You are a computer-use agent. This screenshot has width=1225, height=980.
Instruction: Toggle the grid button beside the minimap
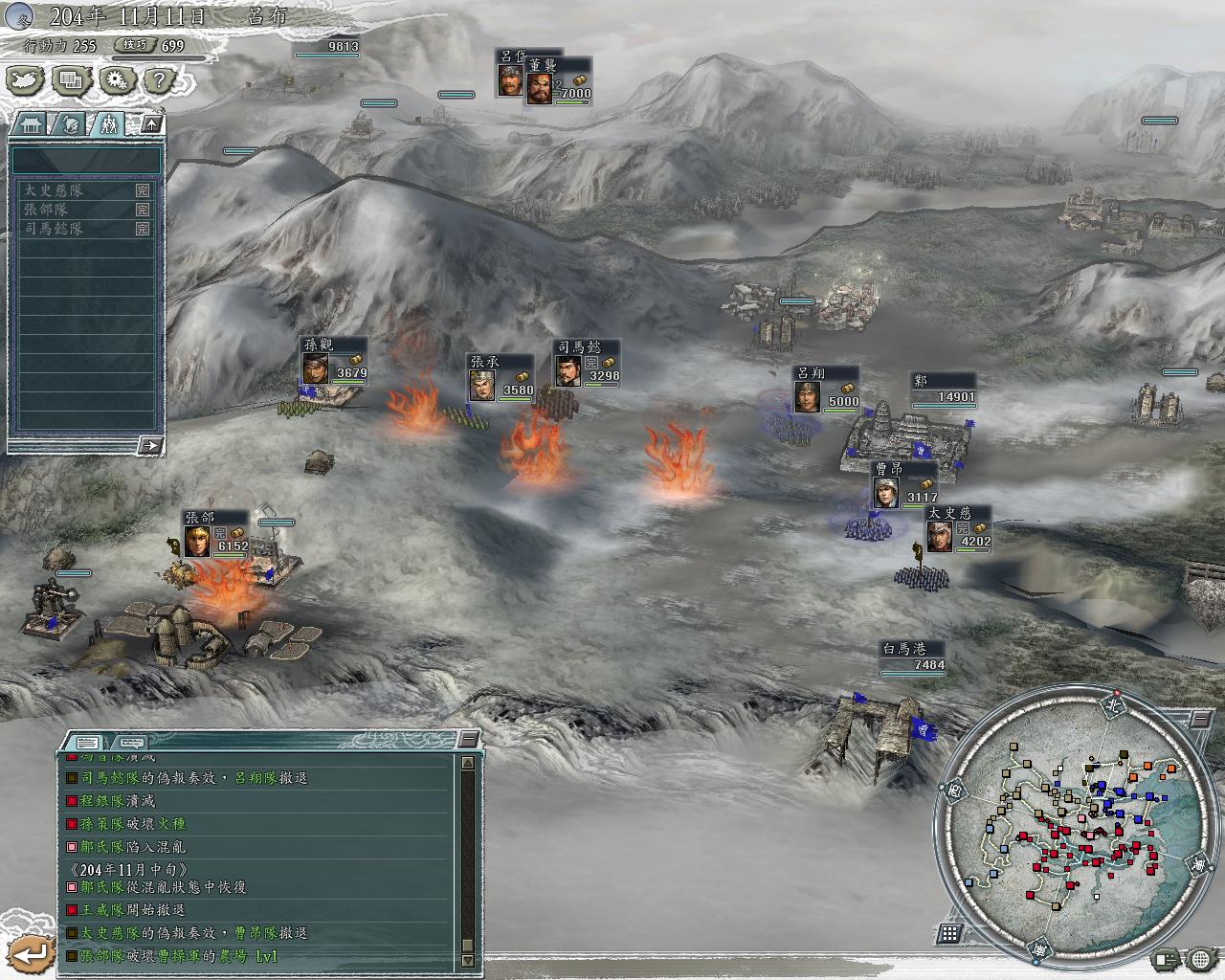coord(948,932)
